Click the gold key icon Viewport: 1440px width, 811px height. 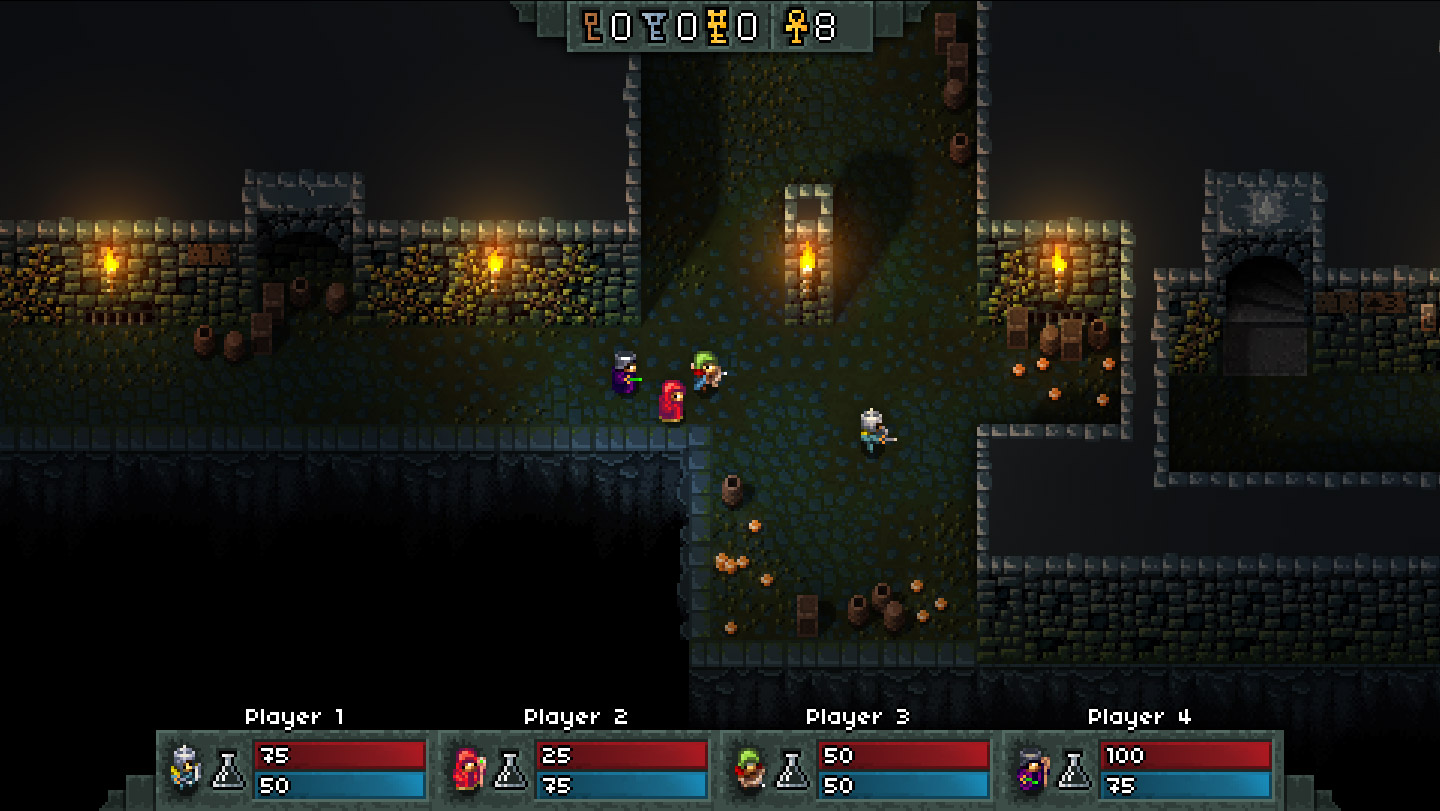717,27
